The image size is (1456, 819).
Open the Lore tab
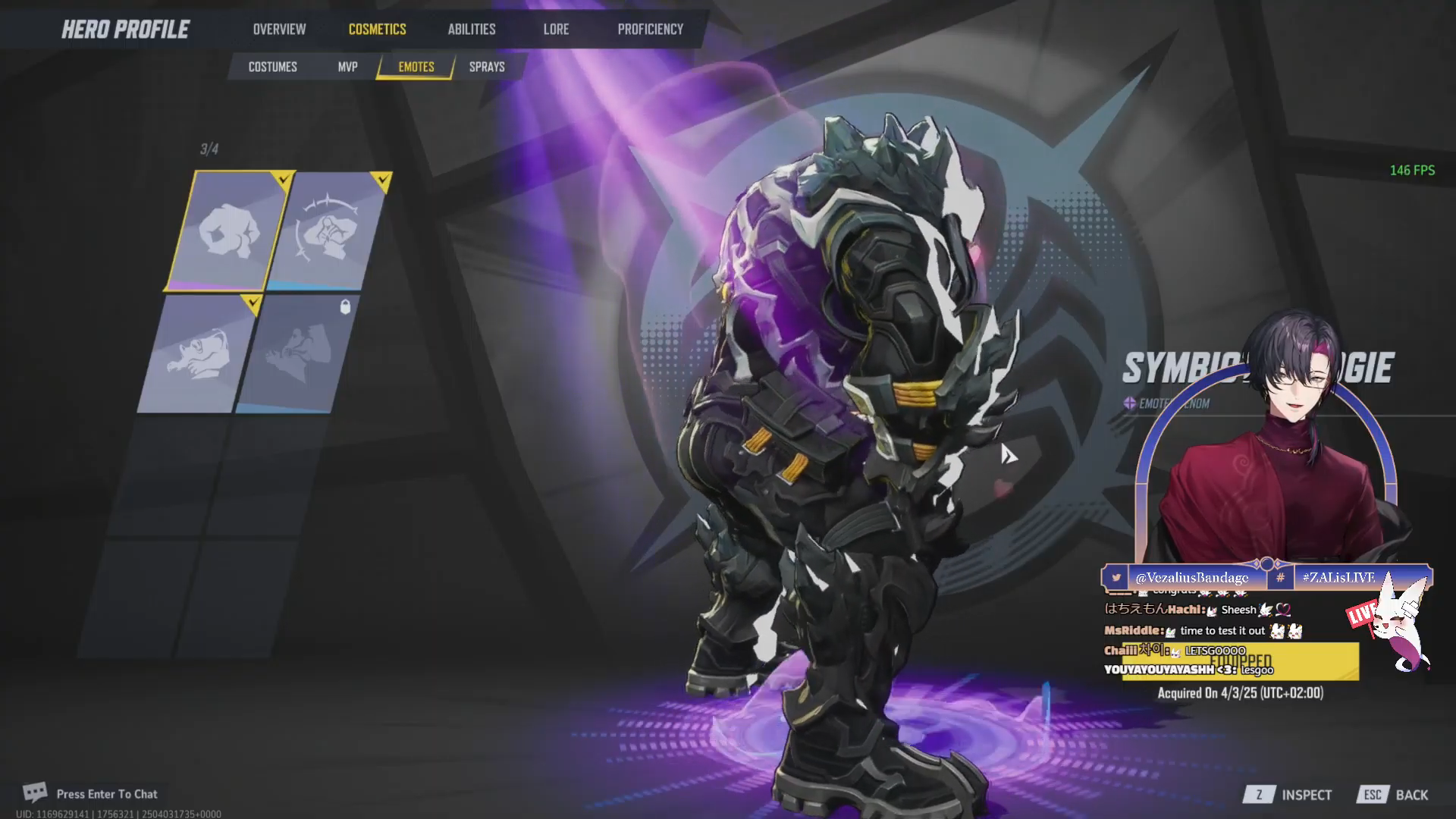pos(556,30)
